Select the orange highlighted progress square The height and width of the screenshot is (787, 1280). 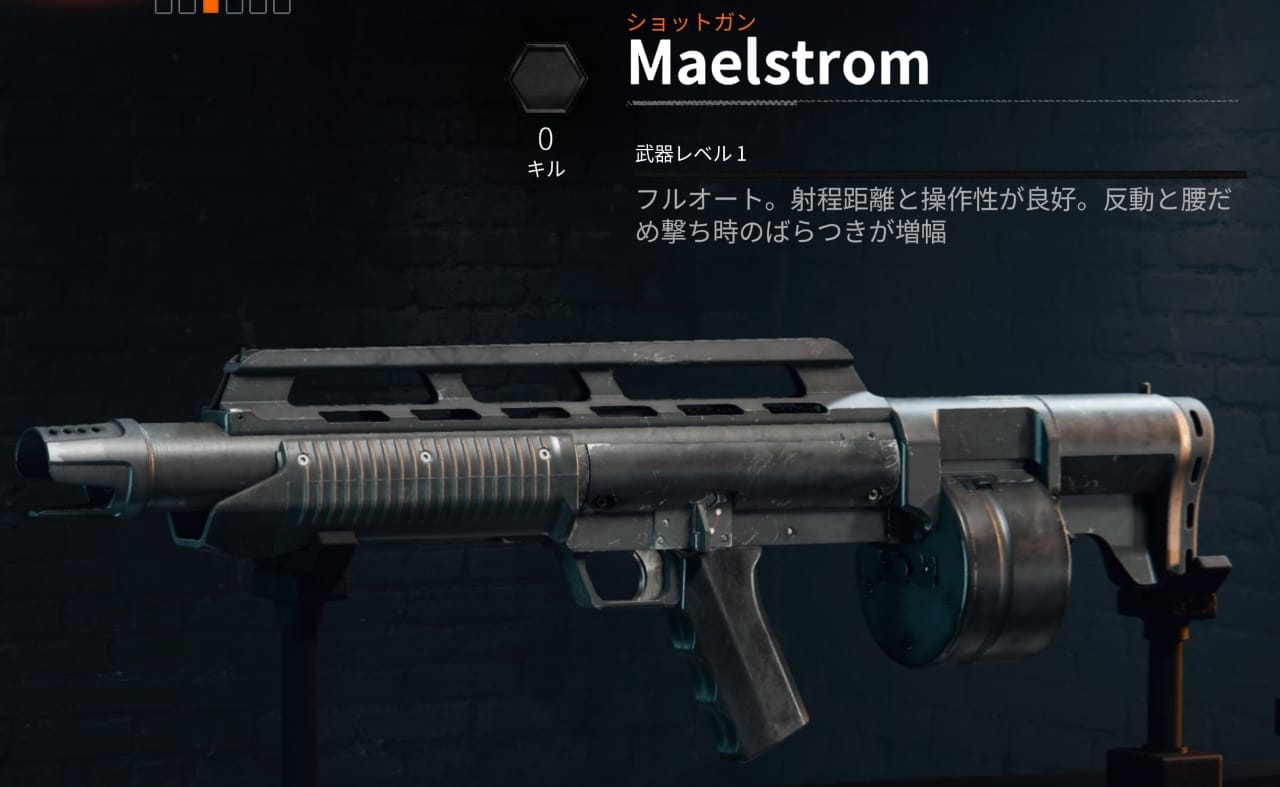coord(211,8)
